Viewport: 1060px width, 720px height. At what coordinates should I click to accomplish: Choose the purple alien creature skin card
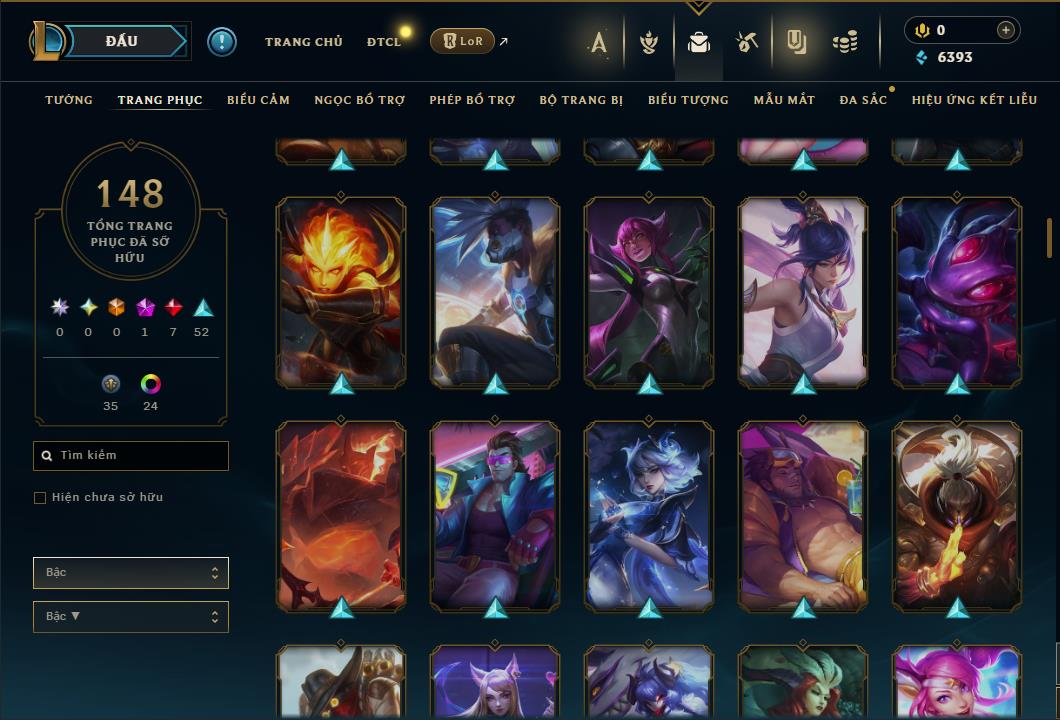(957, 291)
